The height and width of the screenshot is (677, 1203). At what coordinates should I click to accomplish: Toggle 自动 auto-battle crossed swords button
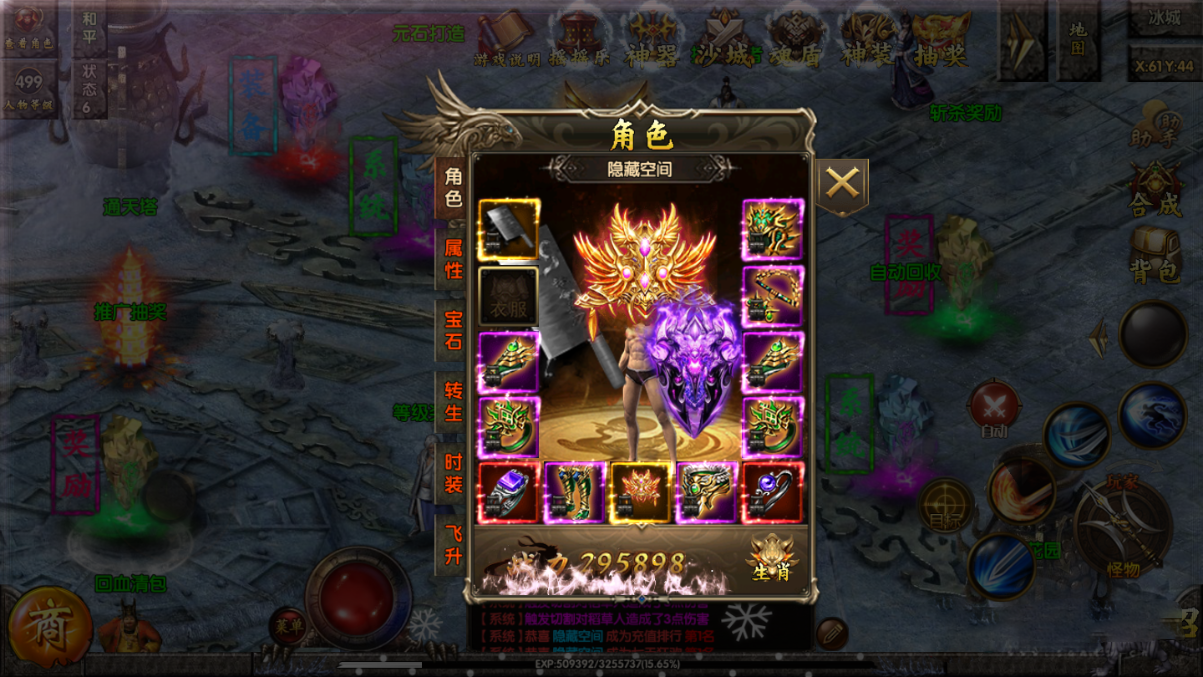(x=994, y=409)
